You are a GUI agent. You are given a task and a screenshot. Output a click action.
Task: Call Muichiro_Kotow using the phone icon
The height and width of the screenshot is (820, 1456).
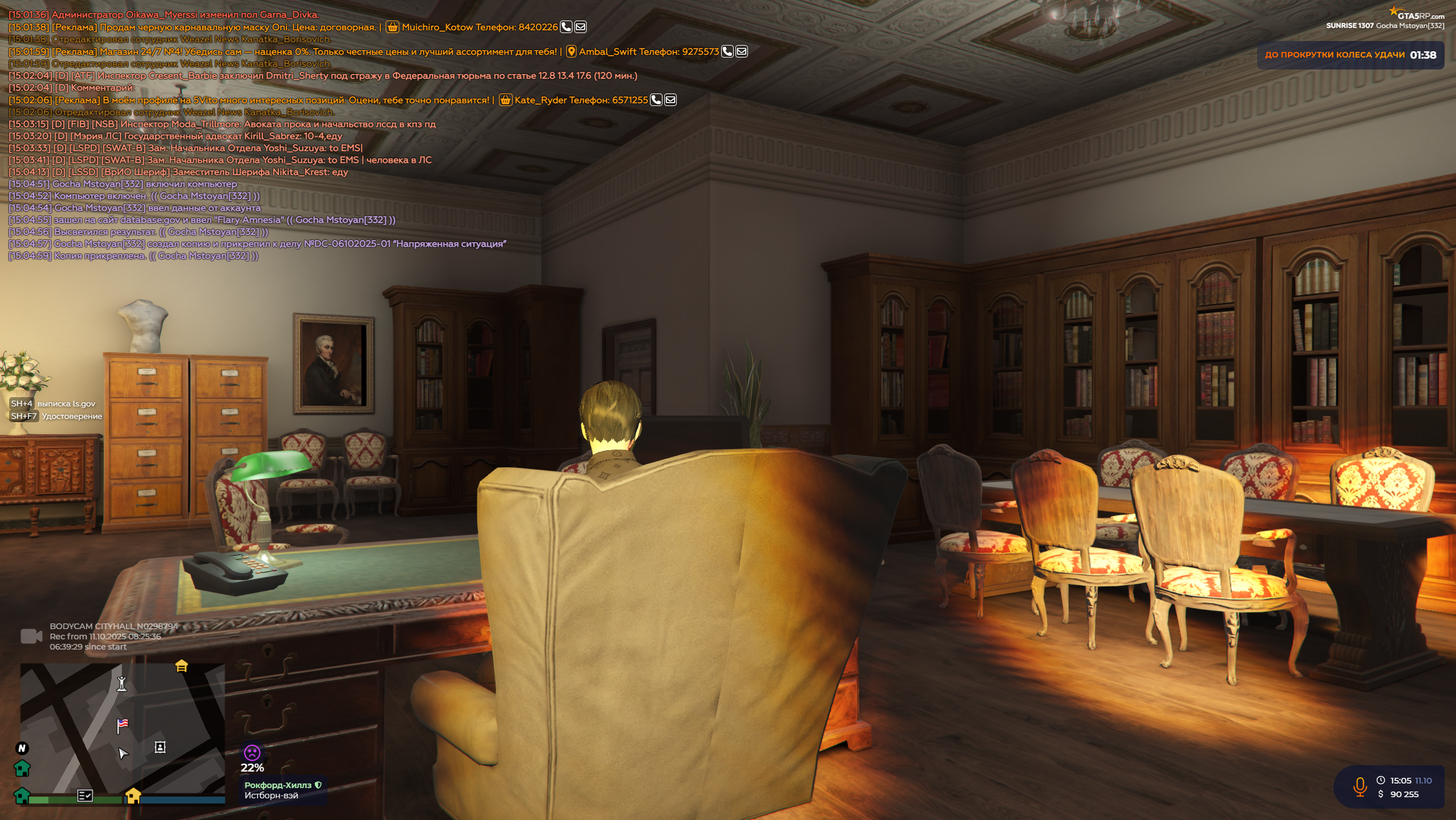tap(566, 27)
